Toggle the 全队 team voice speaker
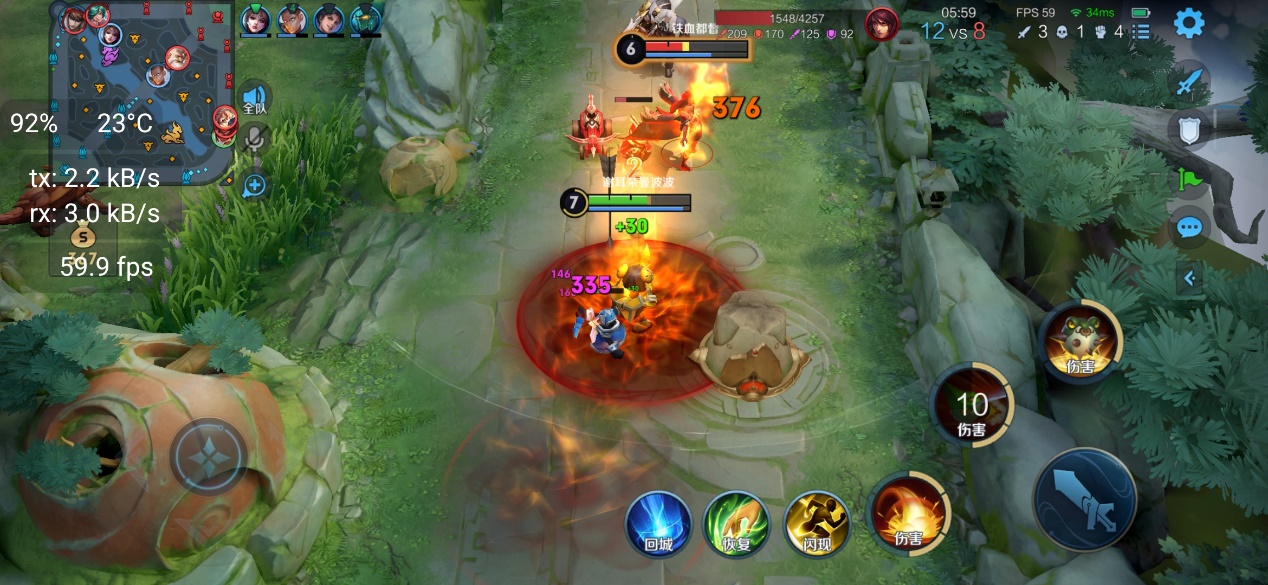1268x585 pixels. point(254,98)
